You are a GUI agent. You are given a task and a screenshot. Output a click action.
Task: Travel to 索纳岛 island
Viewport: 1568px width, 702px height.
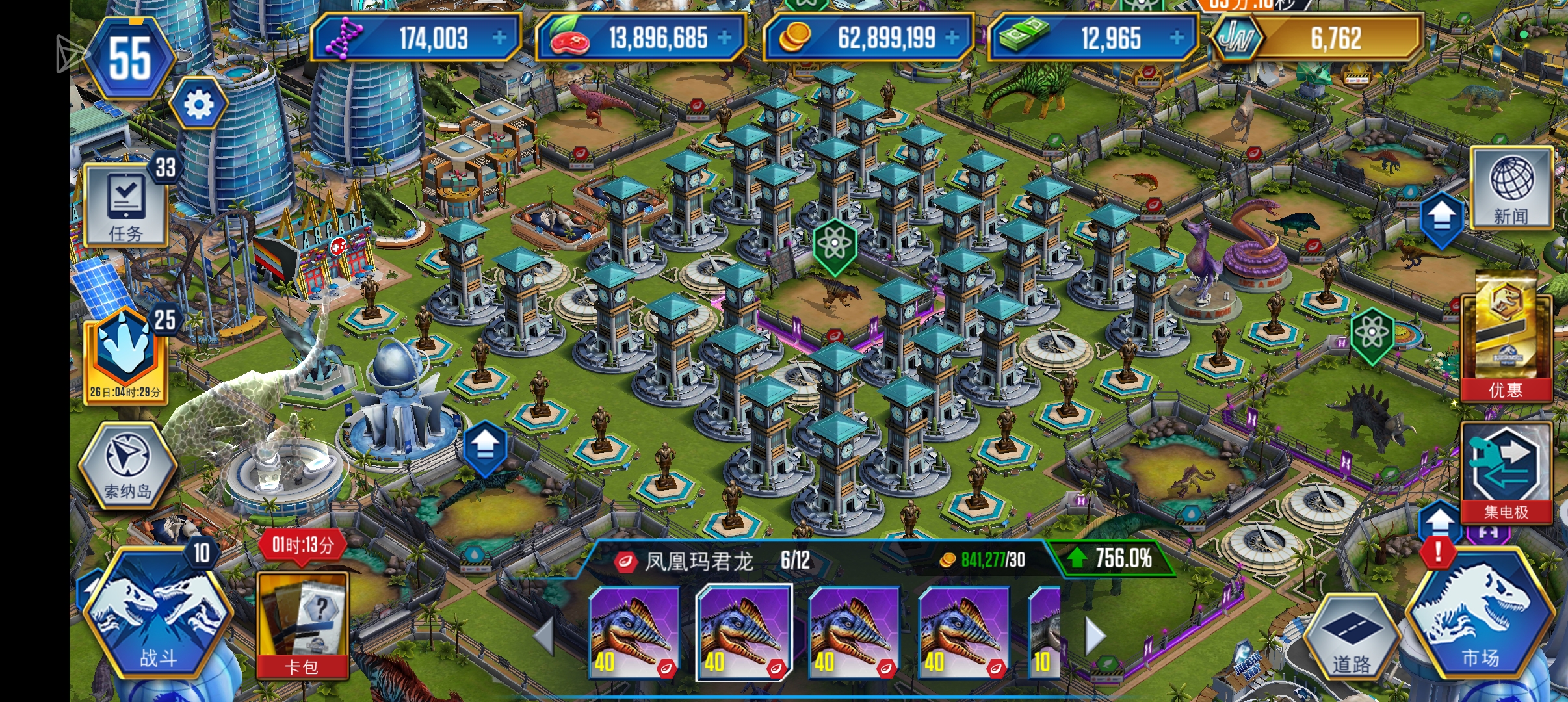127,465
